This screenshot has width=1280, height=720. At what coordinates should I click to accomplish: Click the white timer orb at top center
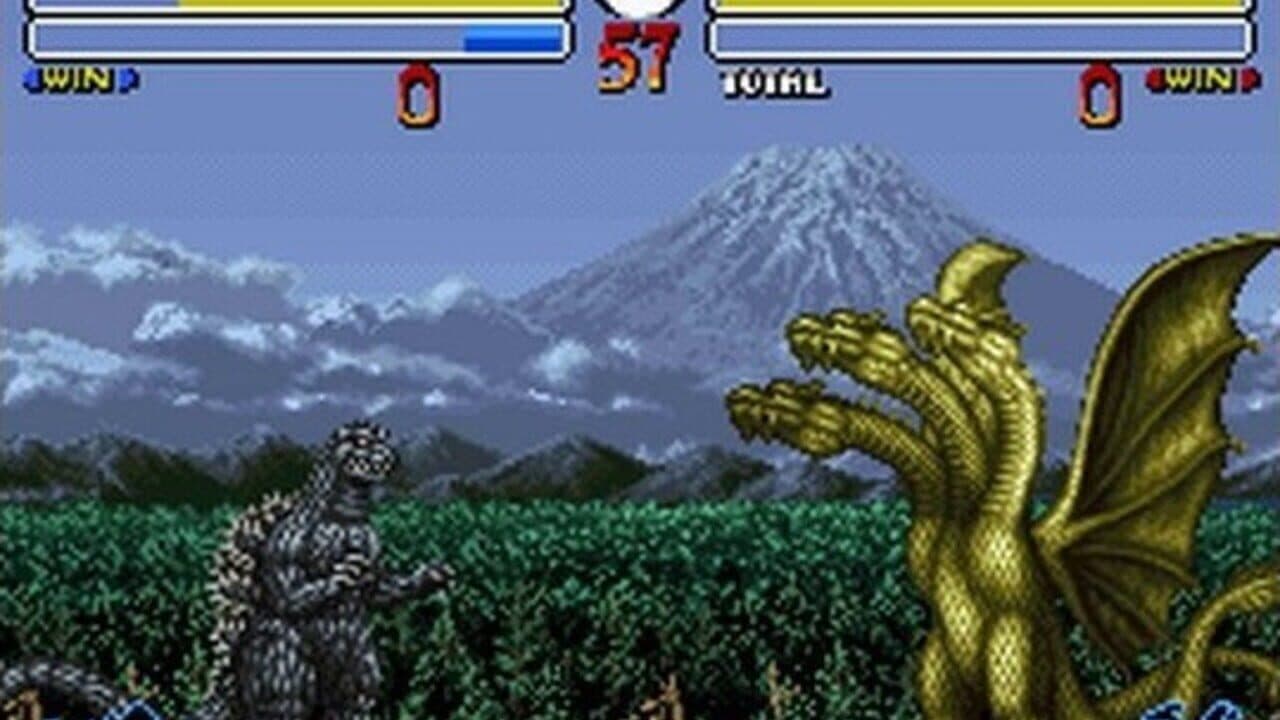pyautogui.click(x=640, y=8)
